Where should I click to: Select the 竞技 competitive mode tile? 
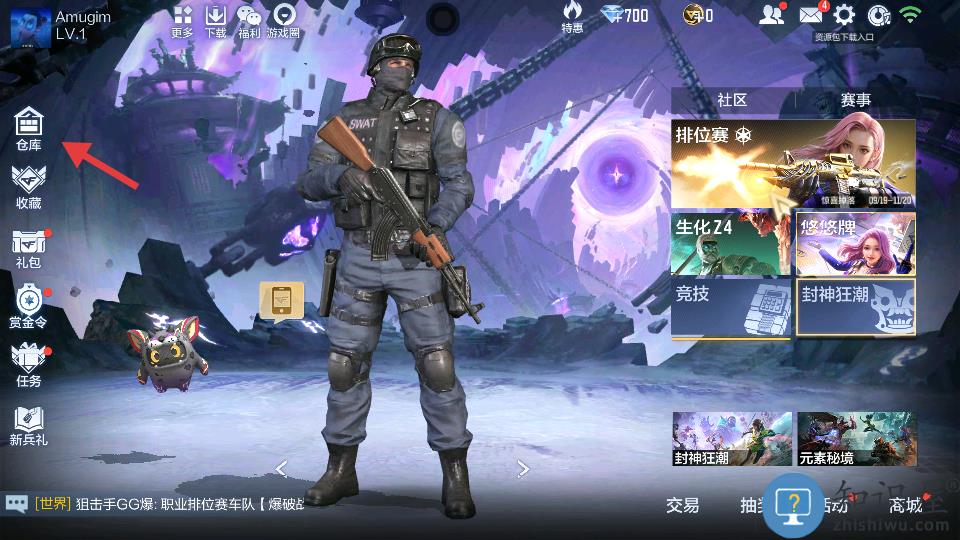(x=731, y=307)
